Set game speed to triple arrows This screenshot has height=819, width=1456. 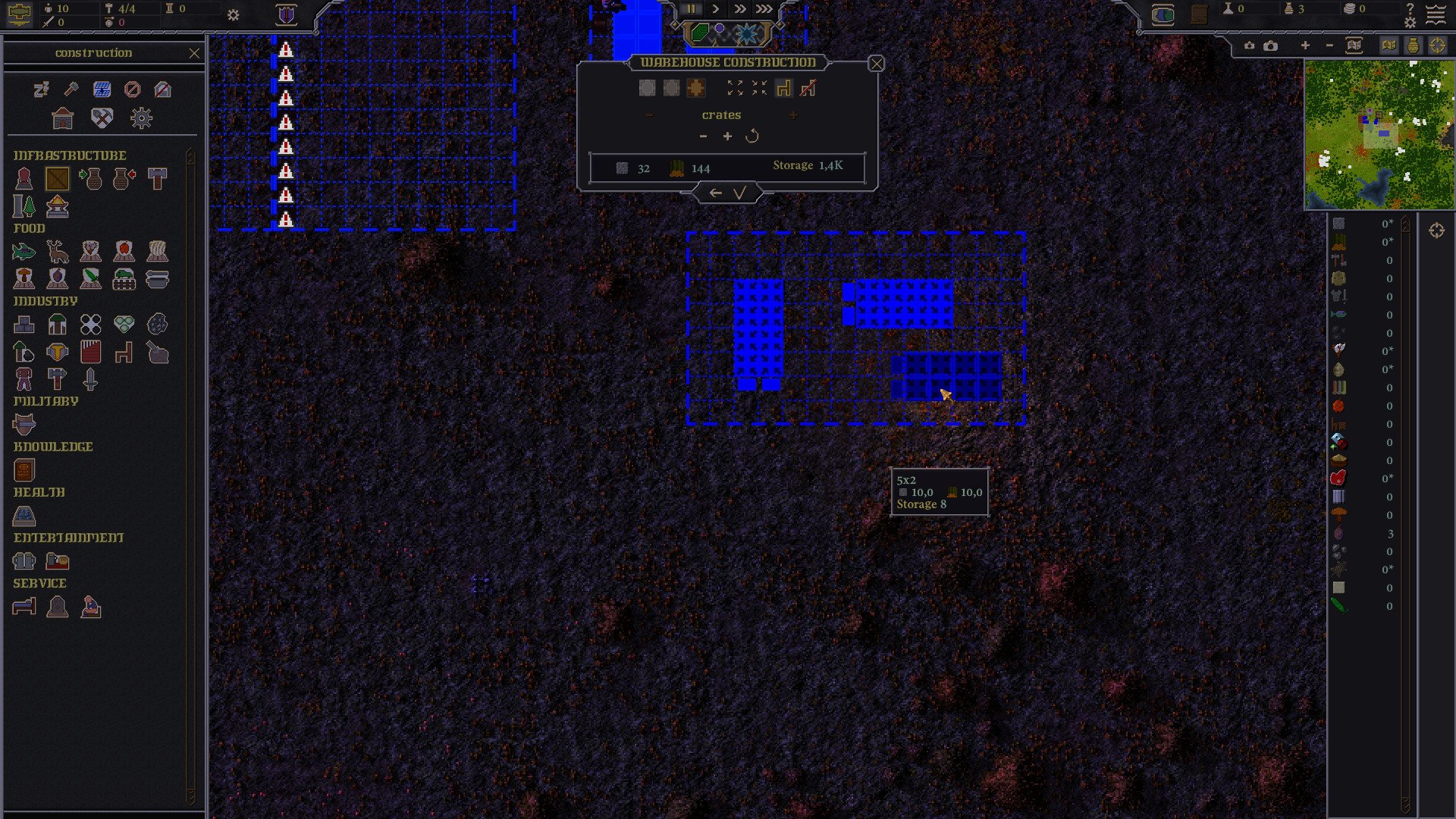point(764,9)
